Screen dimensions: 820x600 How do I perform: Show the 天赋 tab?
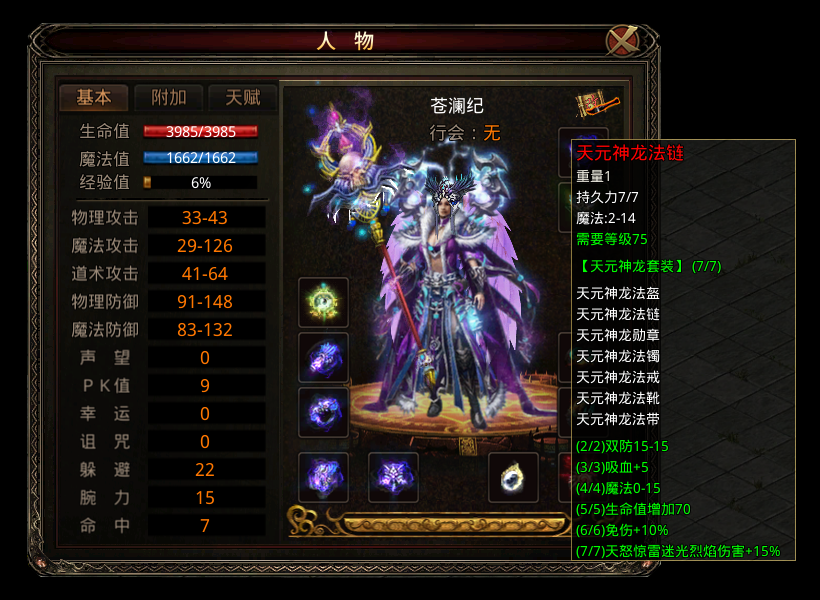(242, 98)
